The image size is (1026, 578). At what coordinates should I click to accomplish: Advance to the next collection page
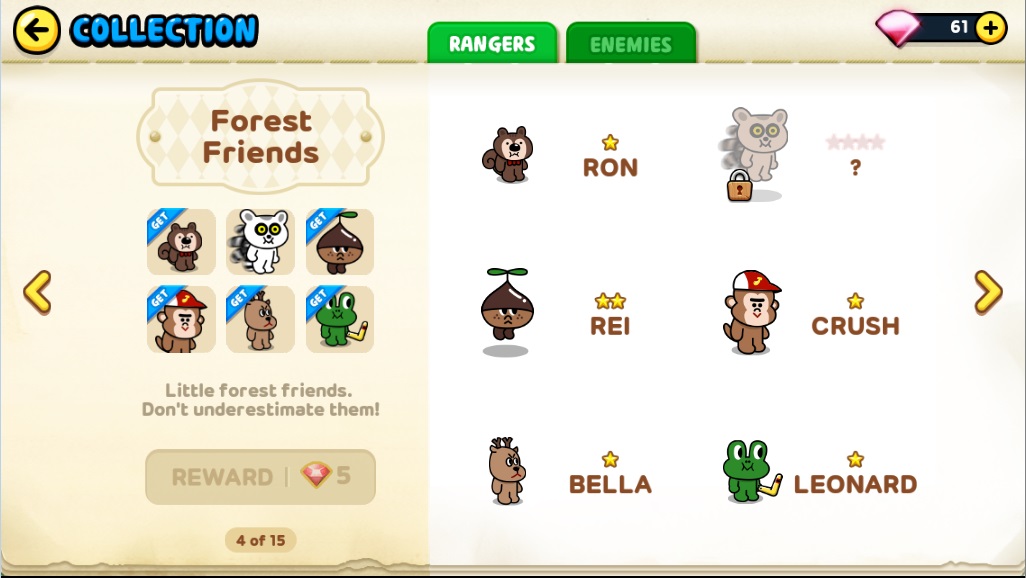(x=988, y=292)
